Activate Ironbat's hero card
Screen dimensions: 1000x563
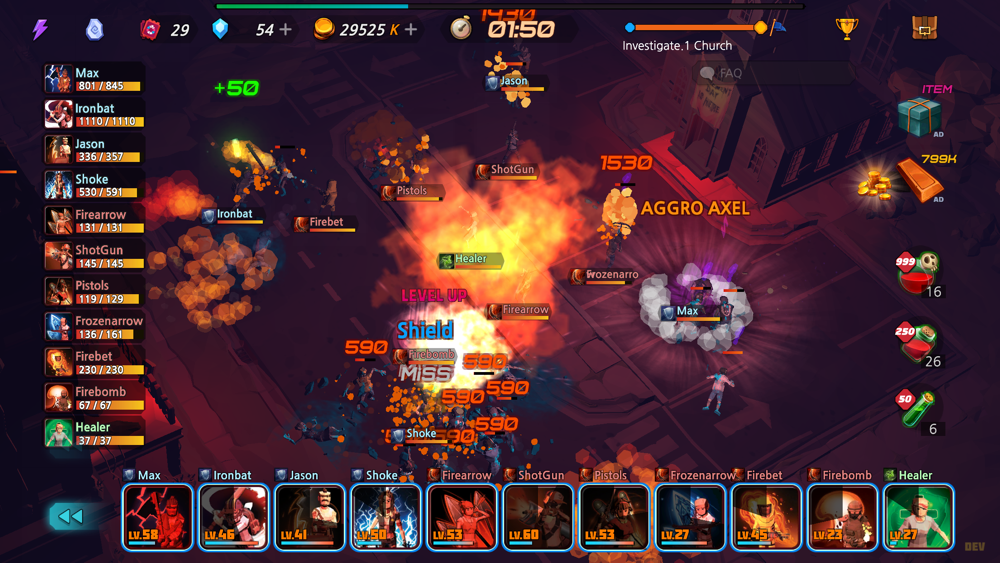(234, 516)
